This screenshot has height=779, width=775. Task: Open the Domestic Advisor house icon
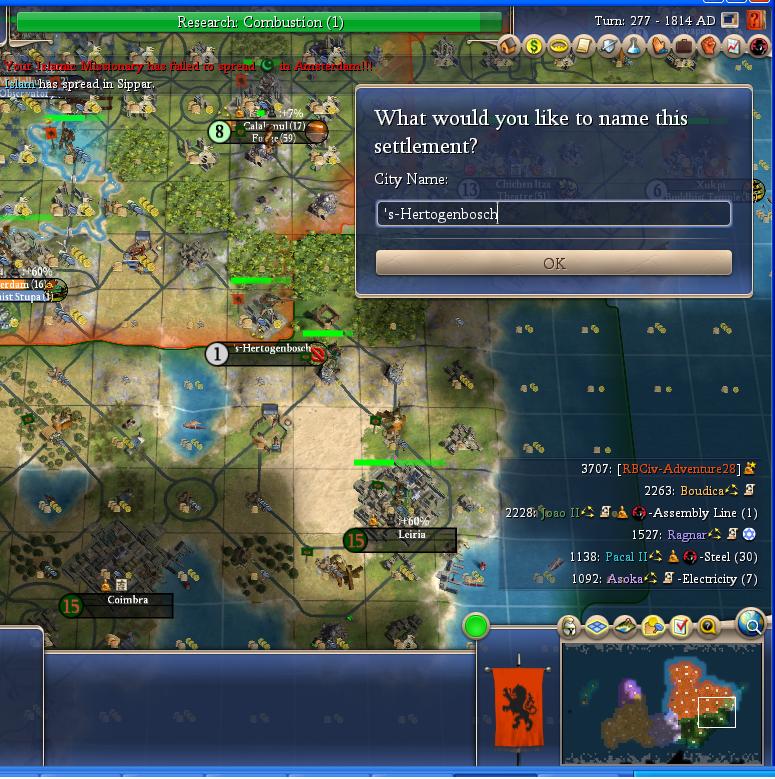click(x=509, y=46)
